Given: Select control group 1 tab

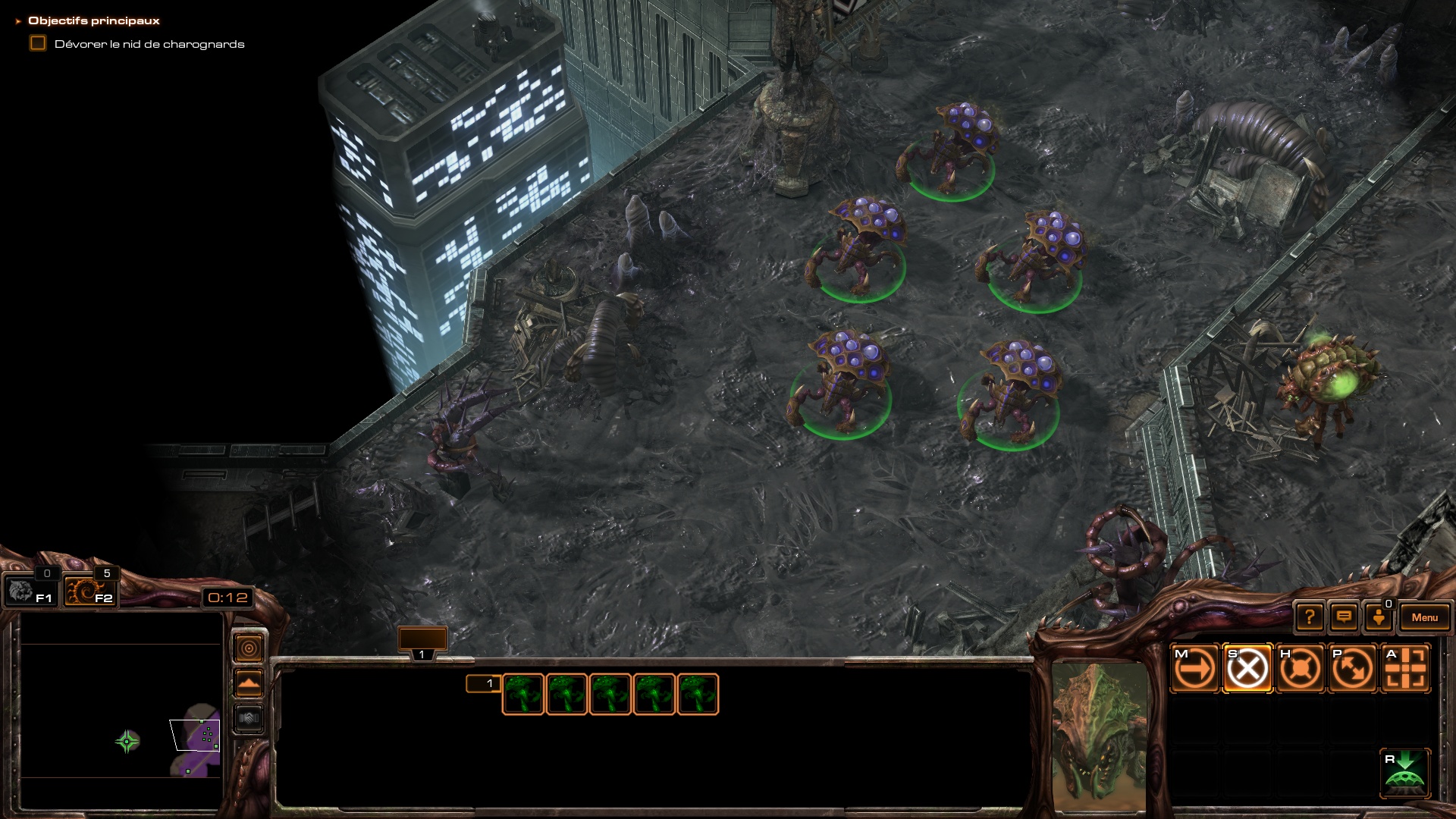Looking at the screenshot, I should (x=422, y=642).
